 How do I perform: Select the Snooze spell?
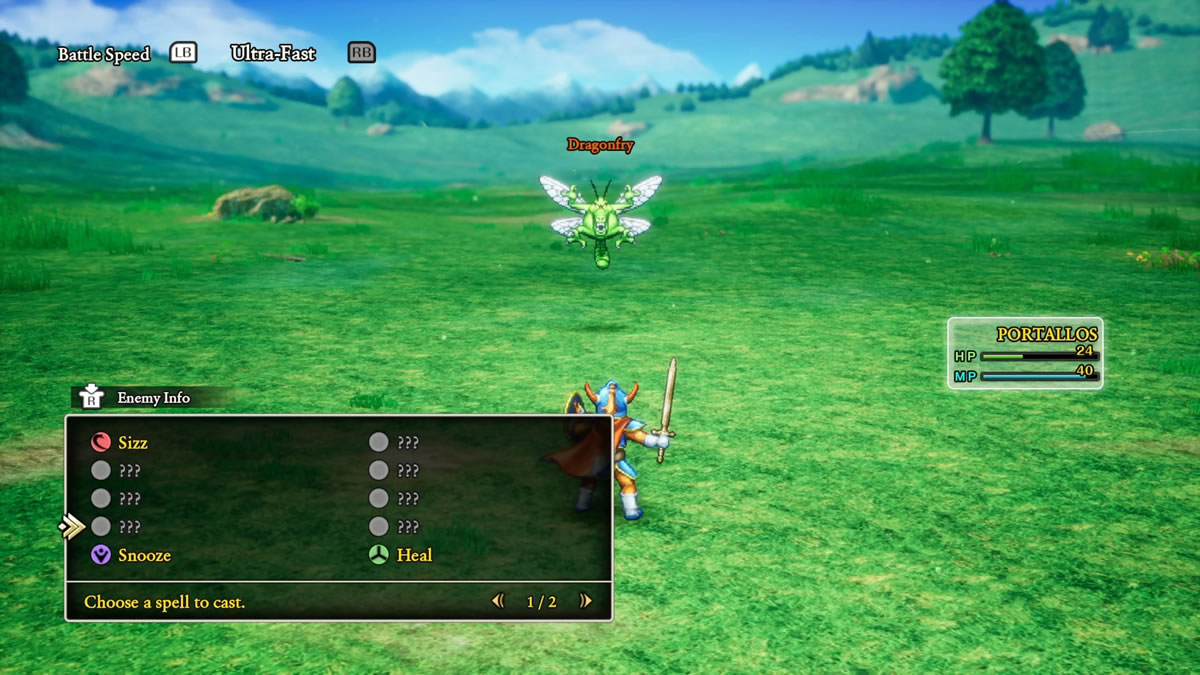tap(143, 555)
